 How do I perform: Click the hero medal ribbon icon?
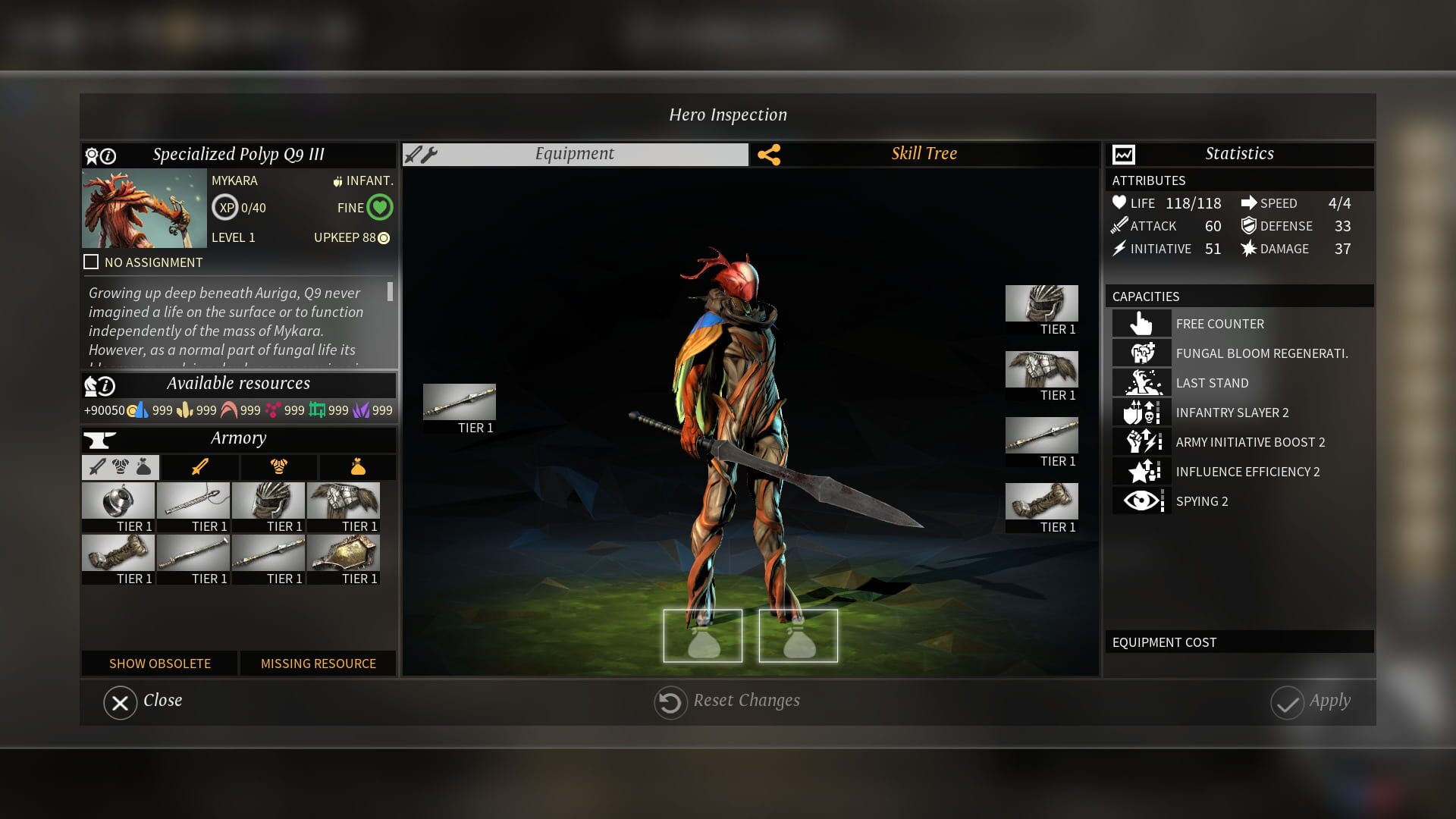click(90, 154)
